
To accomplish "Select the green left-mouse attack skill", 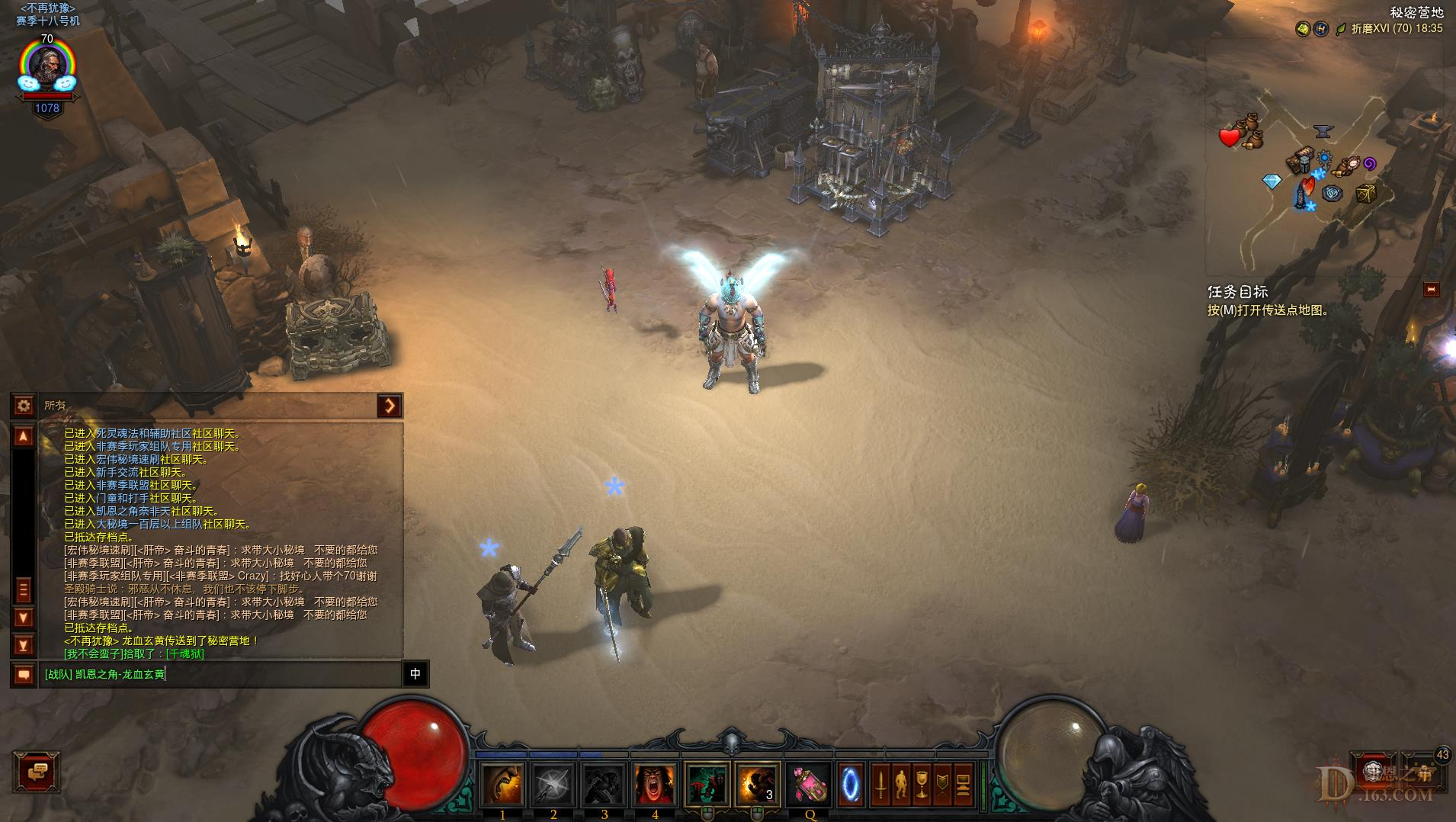I will pos(707,784).
